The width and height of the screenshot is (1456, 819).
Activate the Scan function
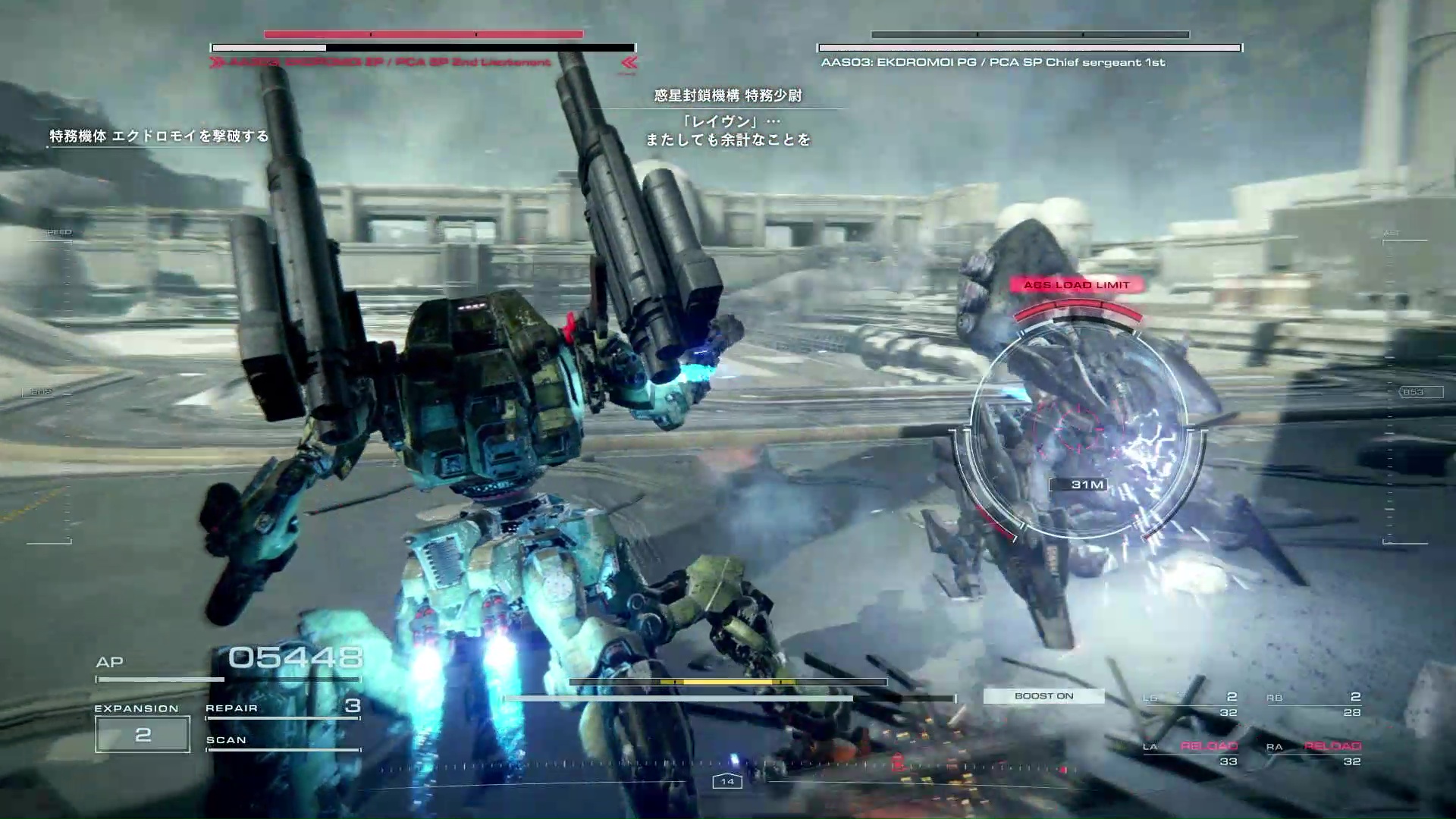pyautogui.click(x=282, y=741)
